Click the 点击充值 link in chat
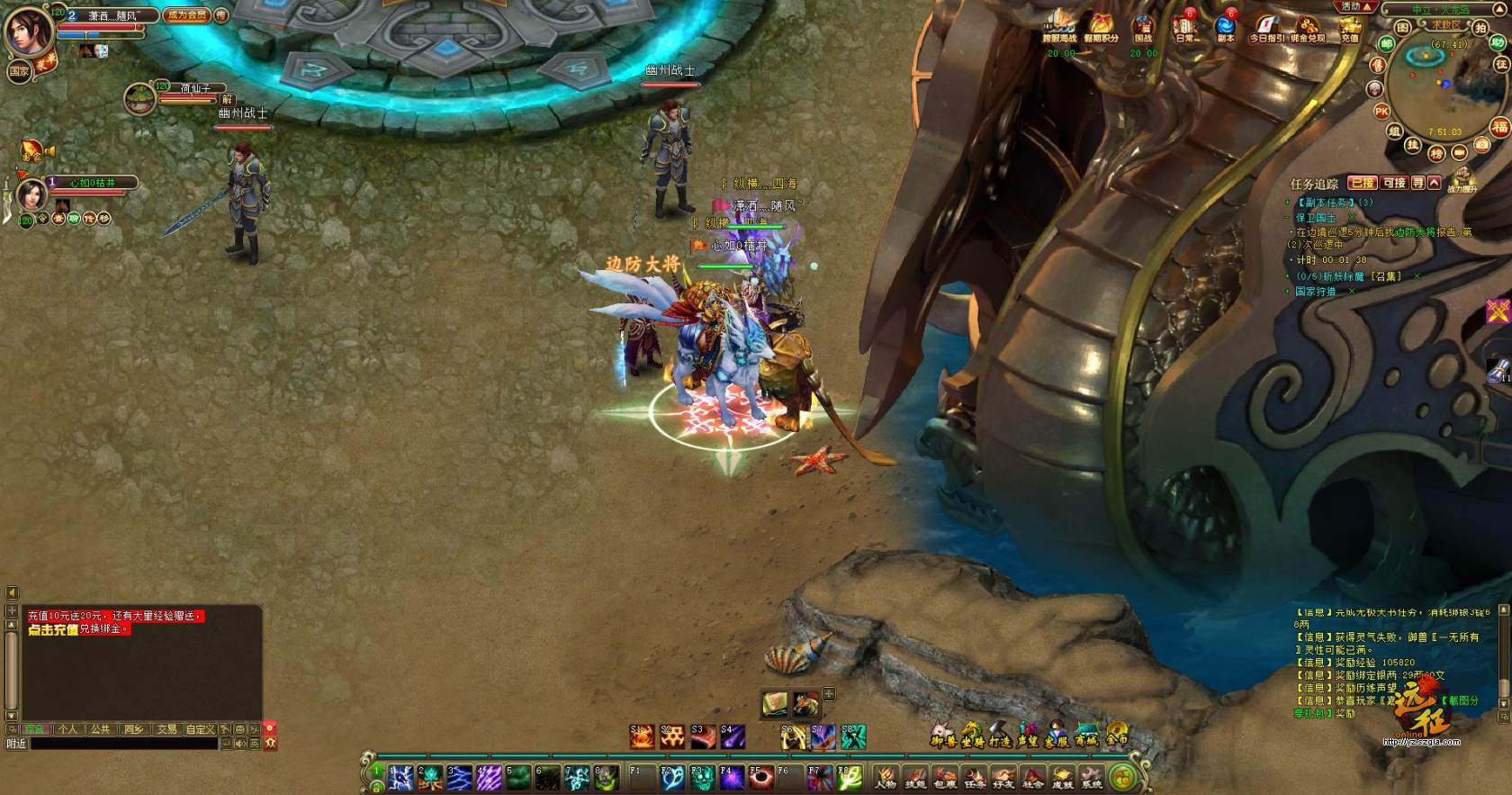This screenshot has height=795, width=1512. pyautogui.click(x=52, y=629)
